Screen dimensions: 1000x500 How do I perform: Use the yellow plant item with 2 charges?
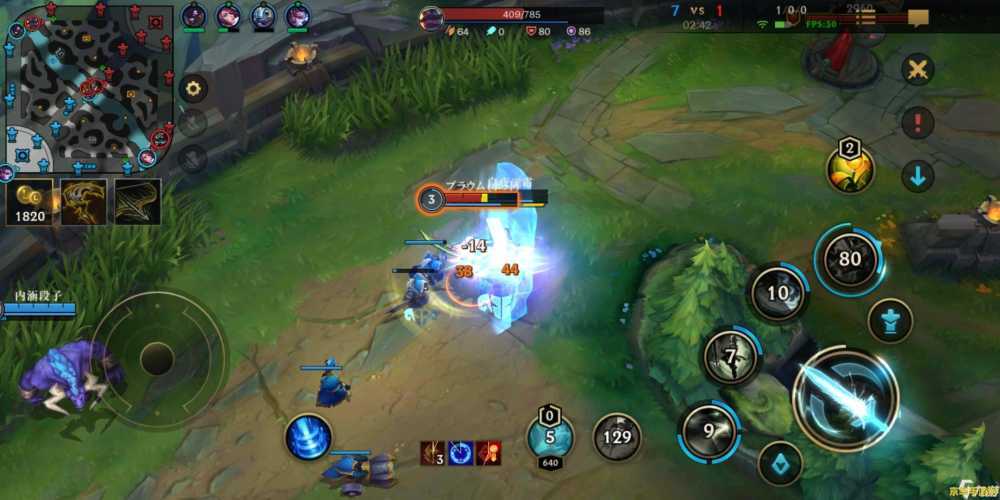click(850, 170)
